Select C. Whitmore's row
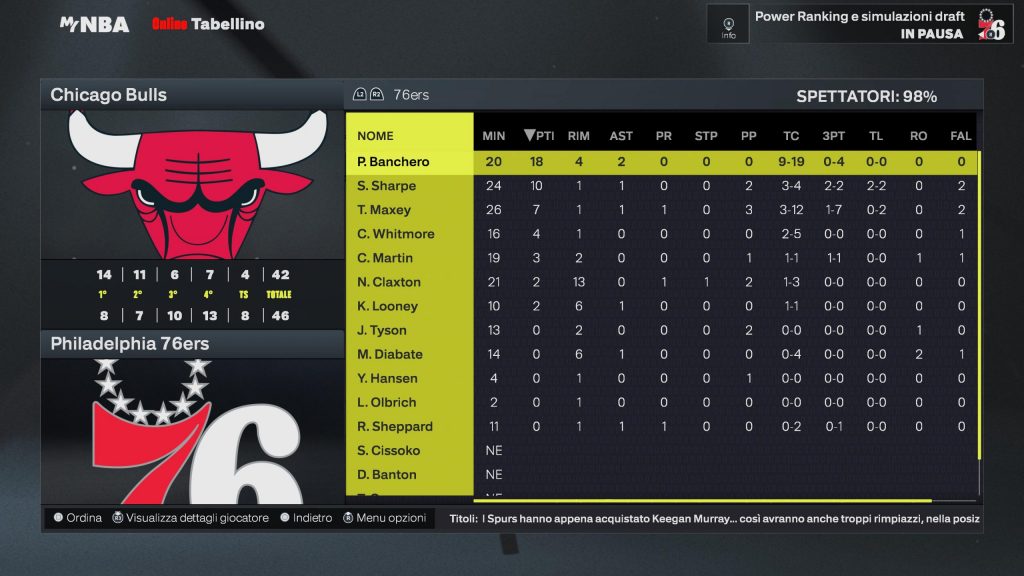Screen dimensions: 1024x576 point(396,234)
